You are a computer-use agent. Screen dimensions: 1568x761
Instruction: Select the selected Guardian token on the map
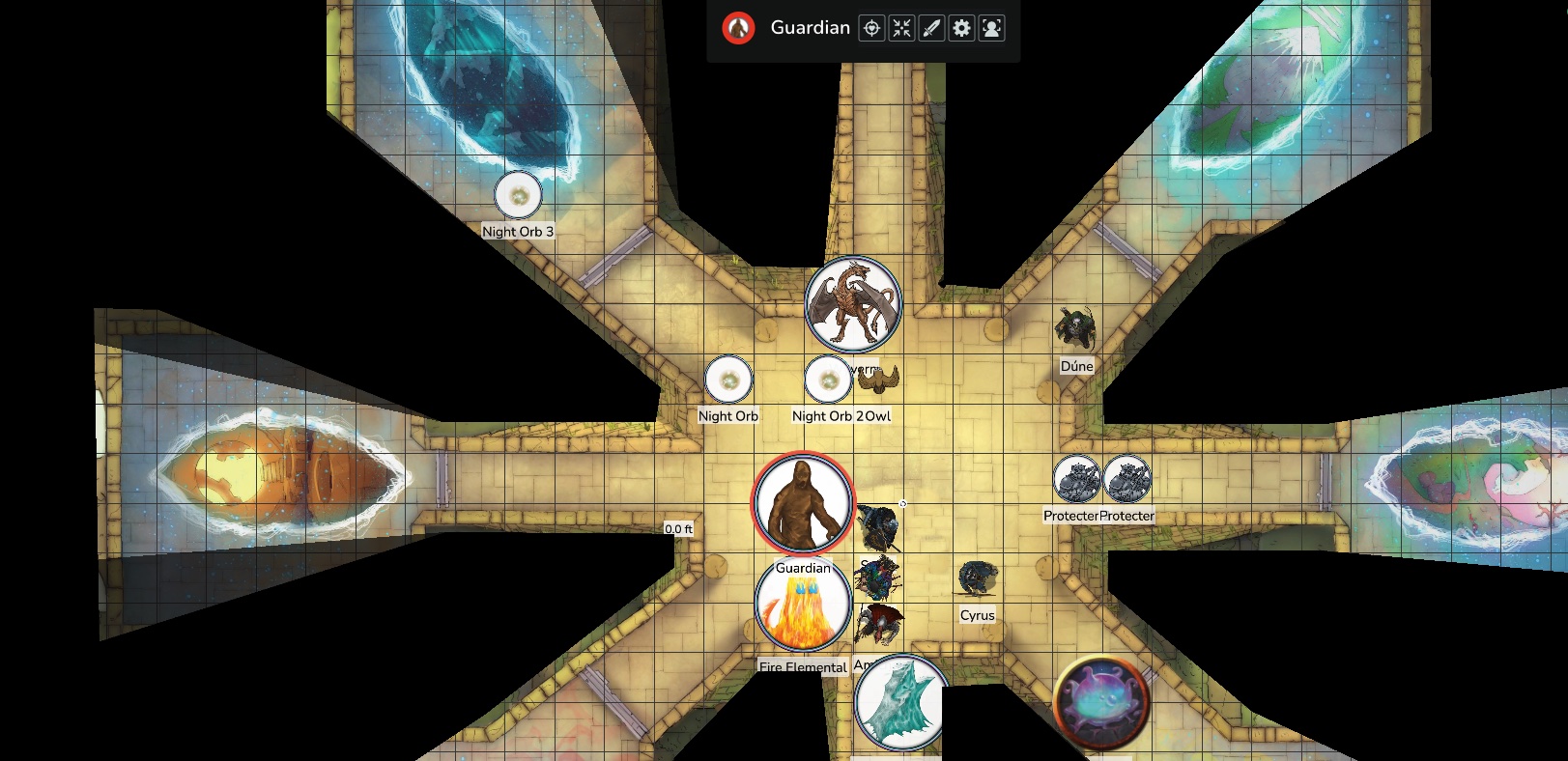pyautogui.click(x=803, y=503)
